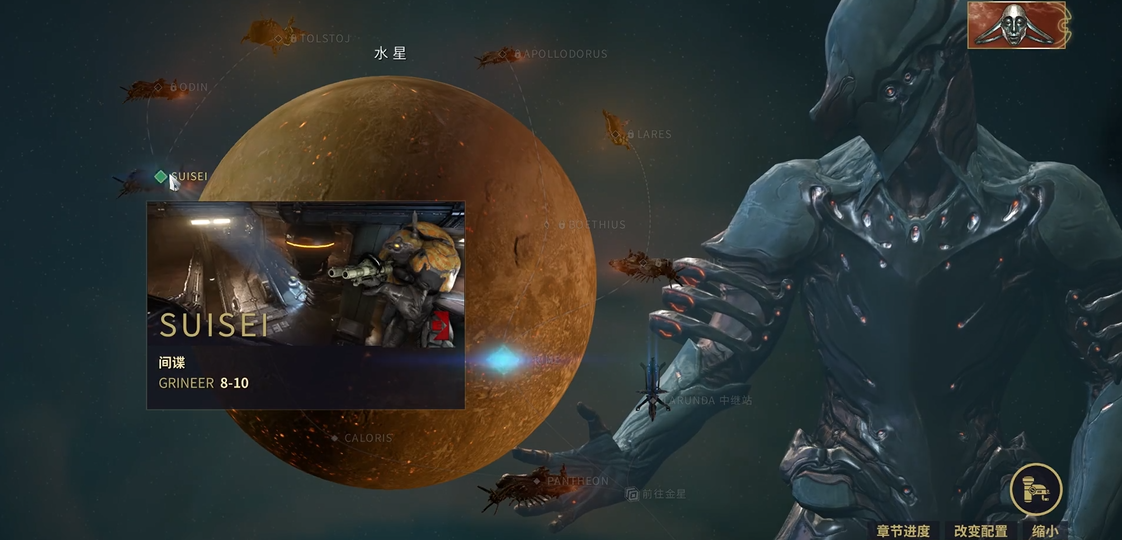Choose the Caloris mission node
Viewport: 1122px width, 540px height.
pyautogui.click(x=335, y=438)
